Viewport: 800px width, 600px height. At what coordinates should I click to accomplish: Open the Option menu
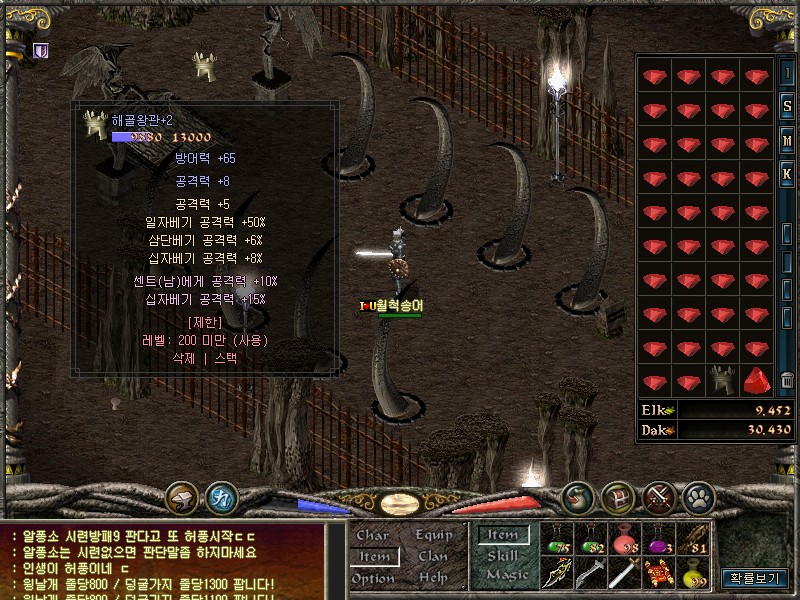(373, 578)
